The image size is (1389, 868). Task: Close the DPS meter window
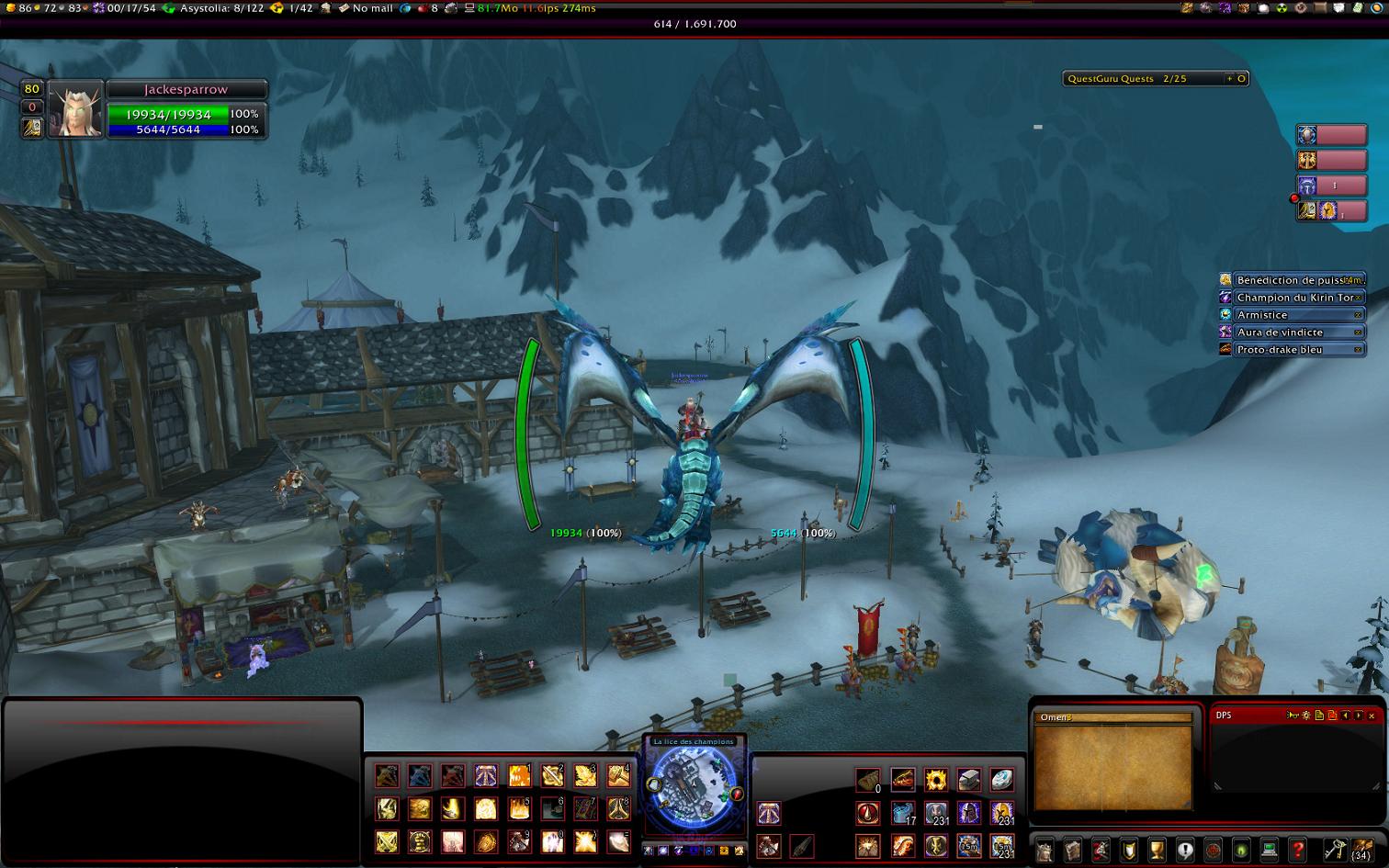(x=1372, y=716)
